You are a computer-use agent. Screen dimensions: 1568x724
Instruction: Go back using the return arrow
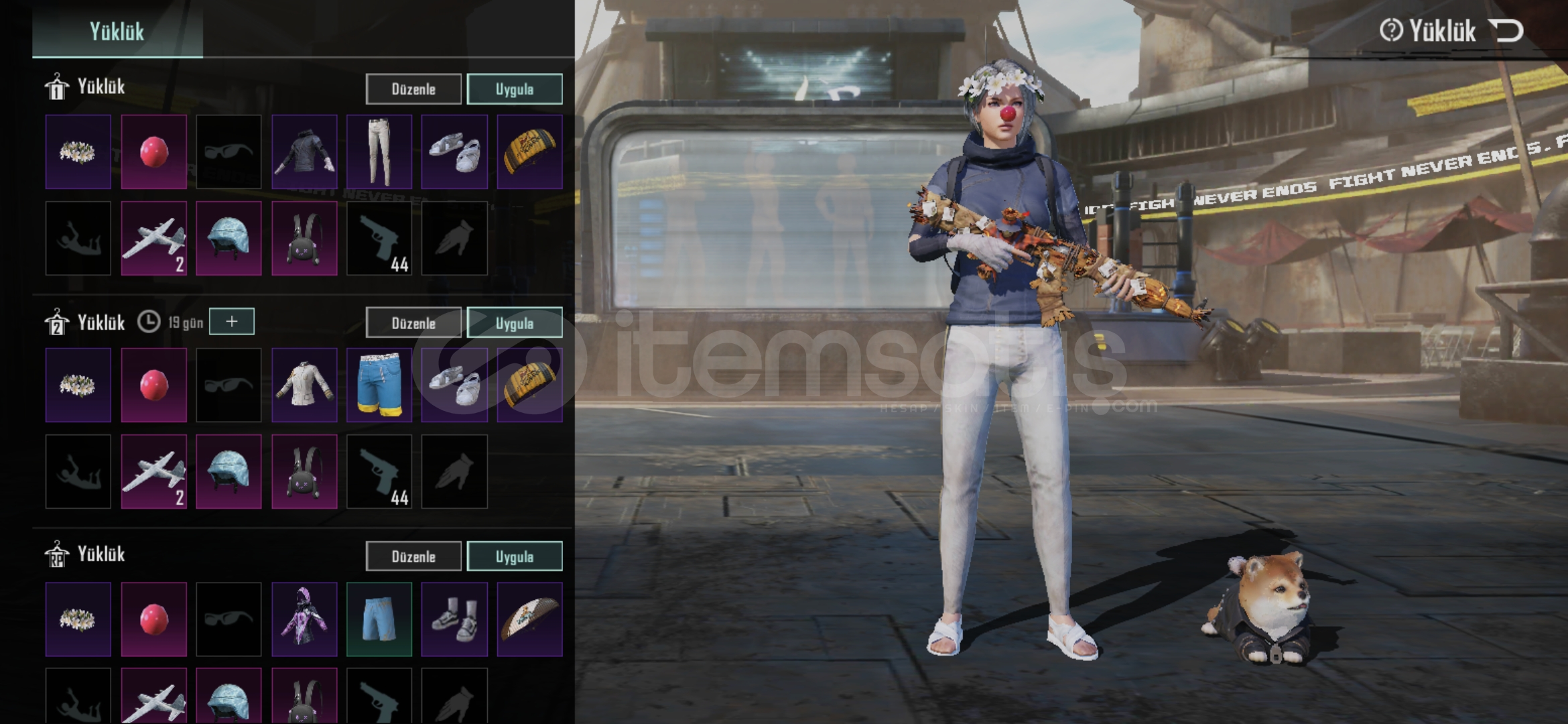click(1506, 31)
